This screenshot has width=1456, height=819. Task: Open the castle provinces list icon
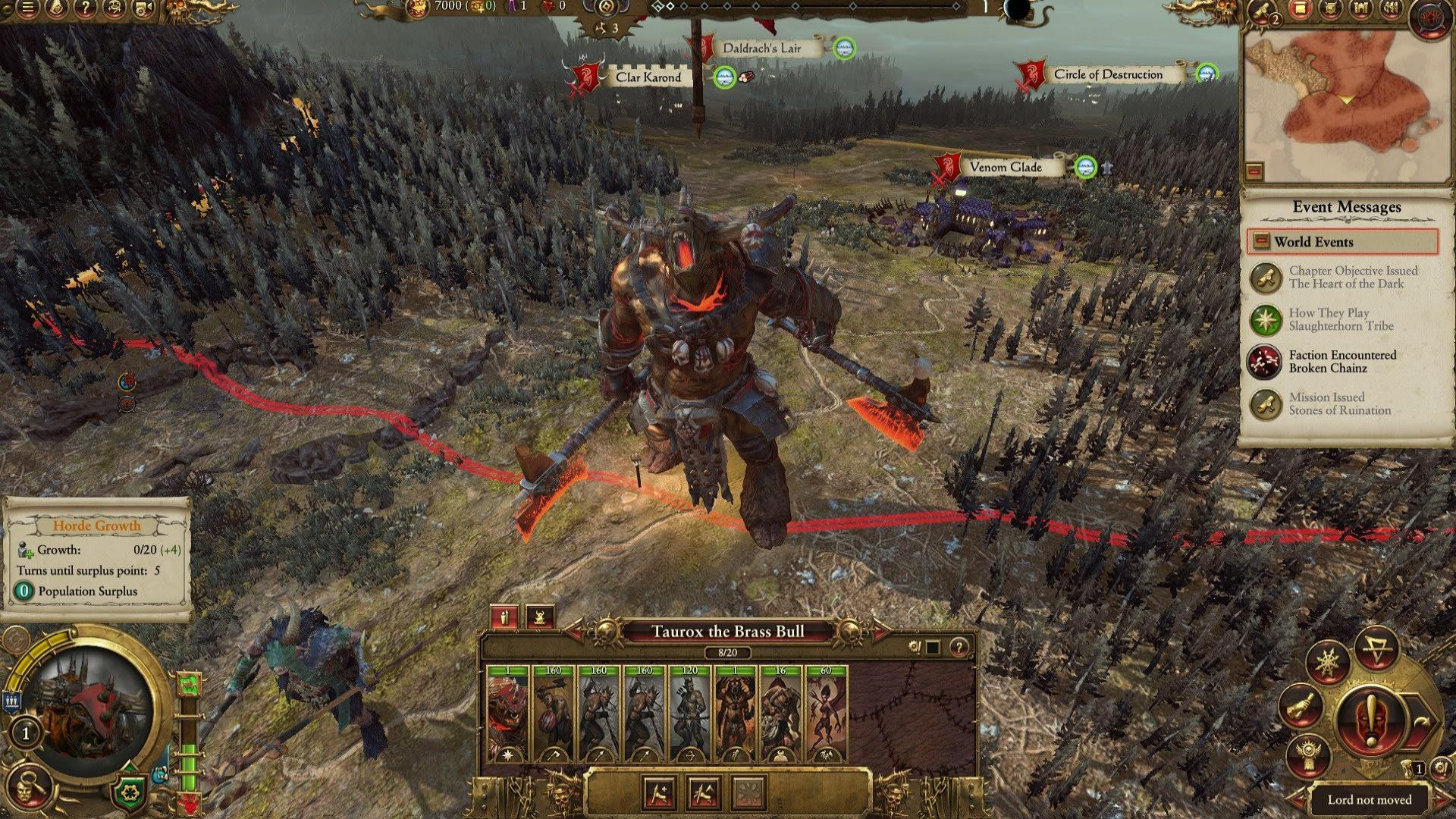1362,9
